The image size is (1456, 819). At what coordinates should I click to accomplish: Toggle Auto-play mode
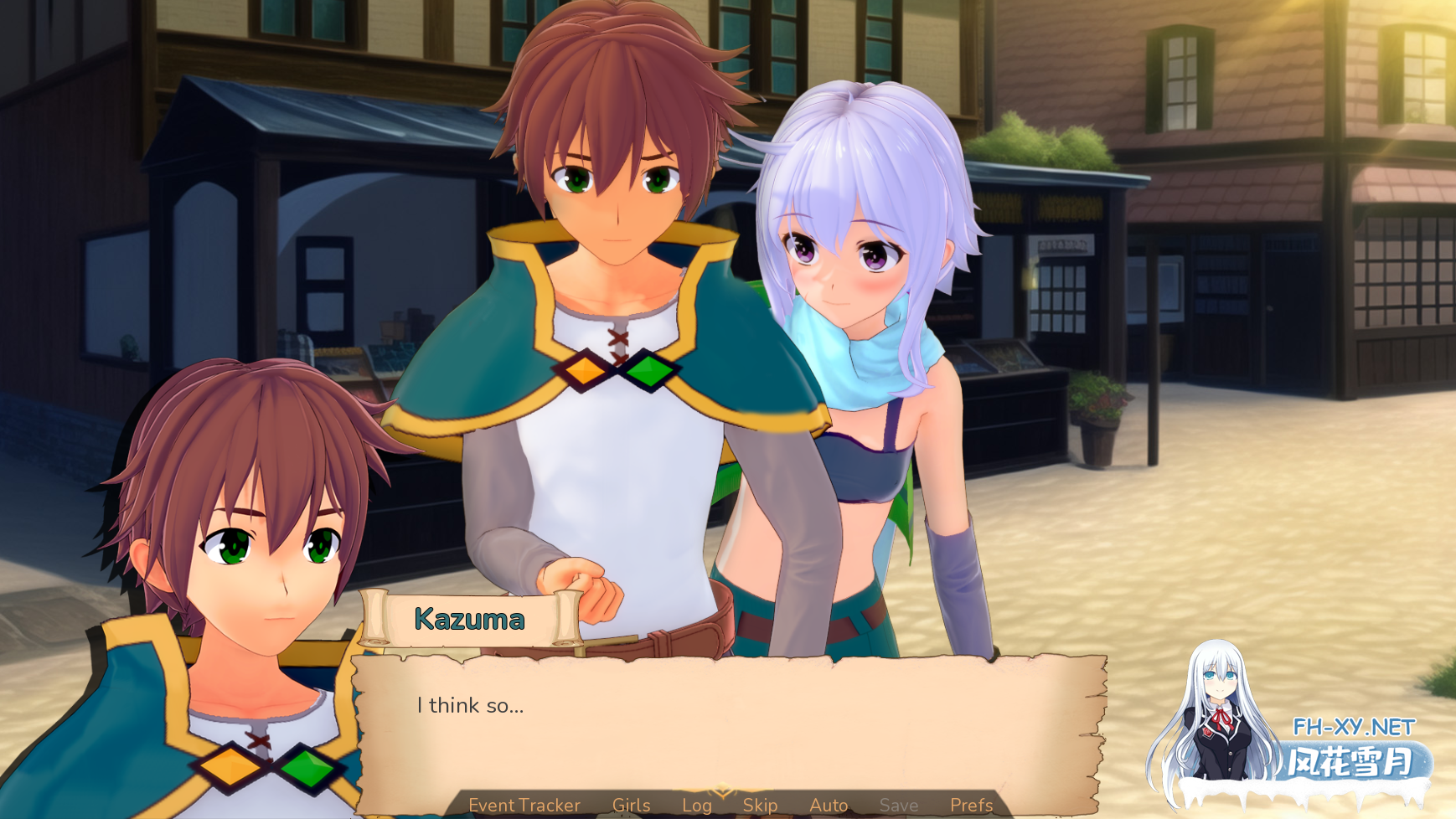(828, 805)
